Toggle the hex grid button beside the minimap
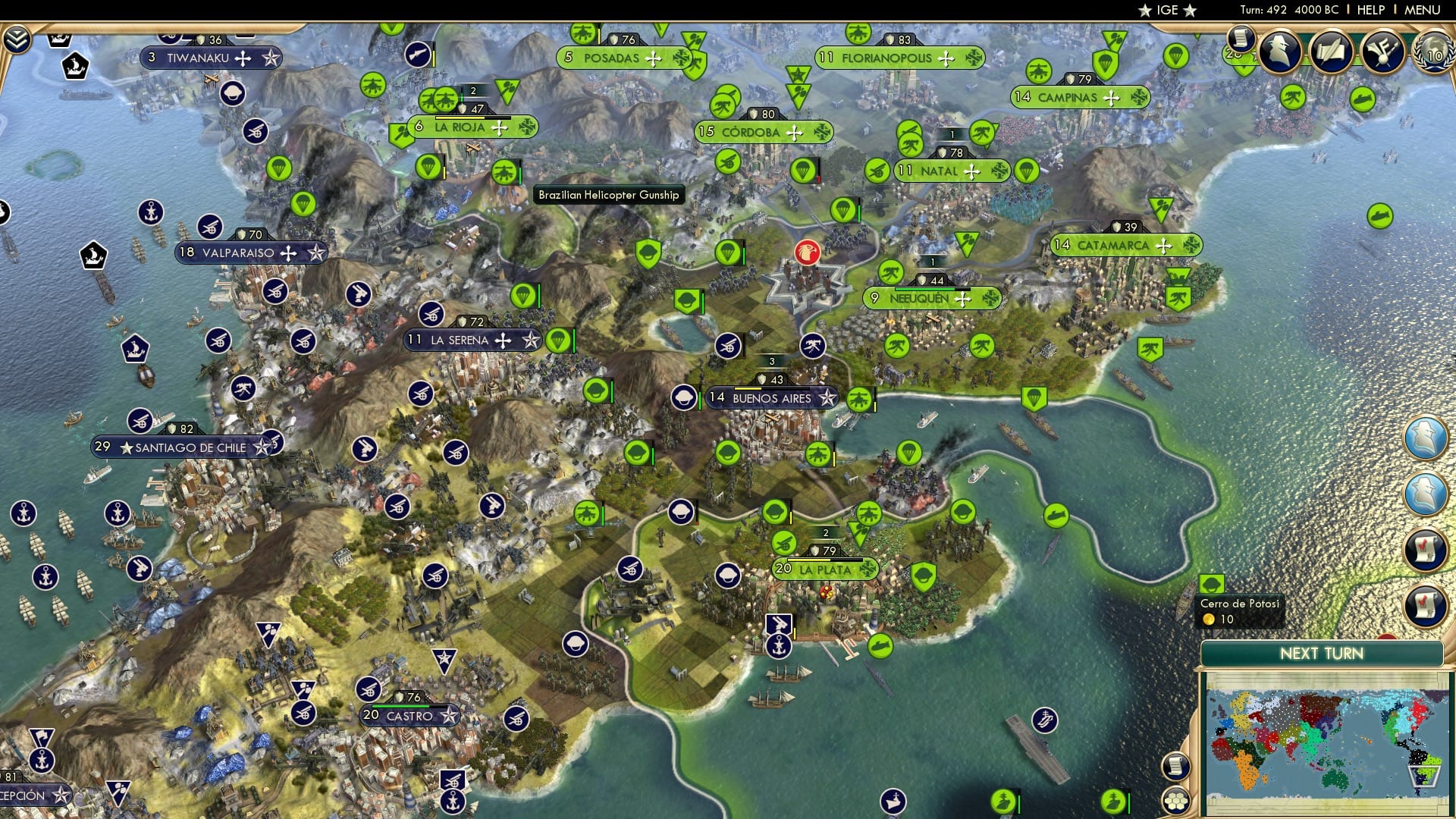The image size is (1456, 819). coord(1176,802)
